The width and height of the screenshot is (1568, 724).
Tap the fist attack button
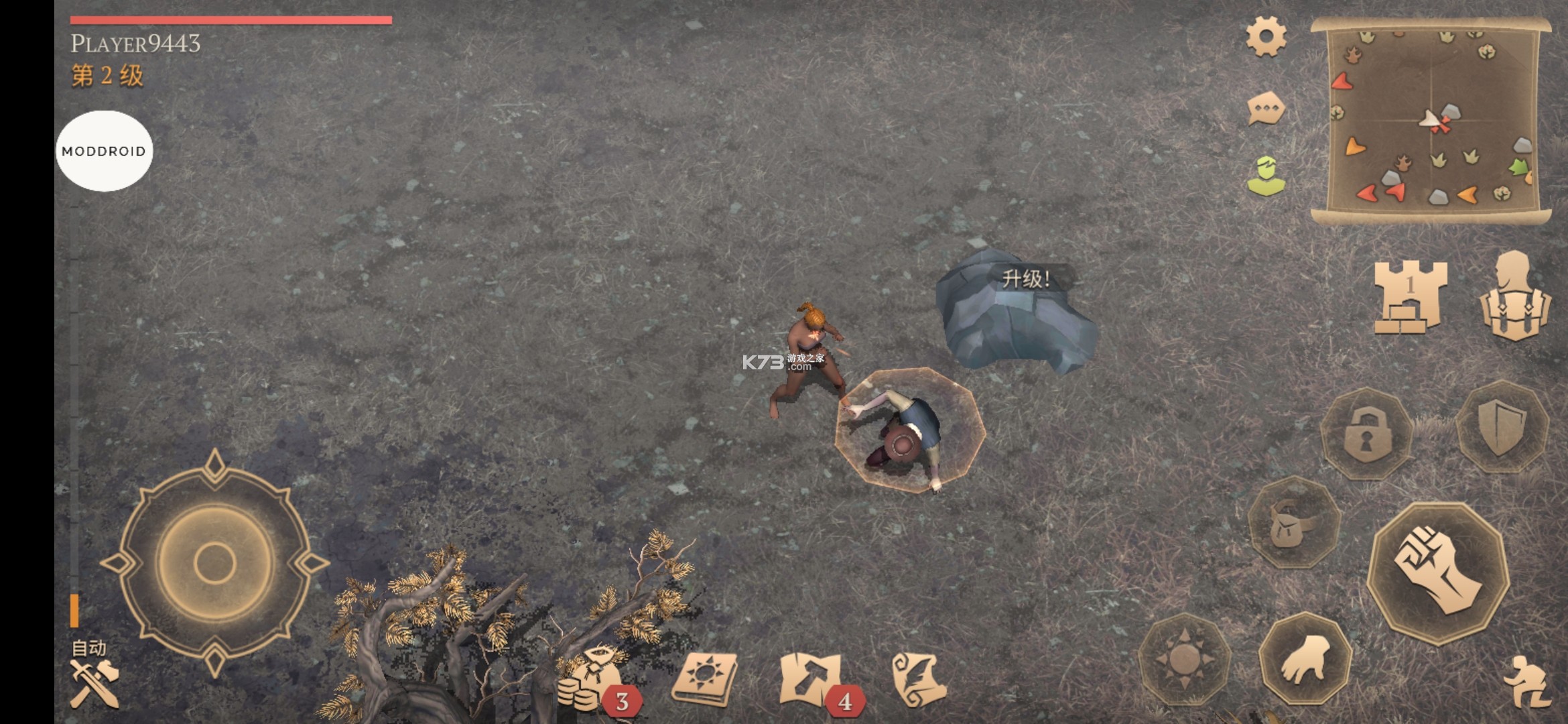(1437, 572)
